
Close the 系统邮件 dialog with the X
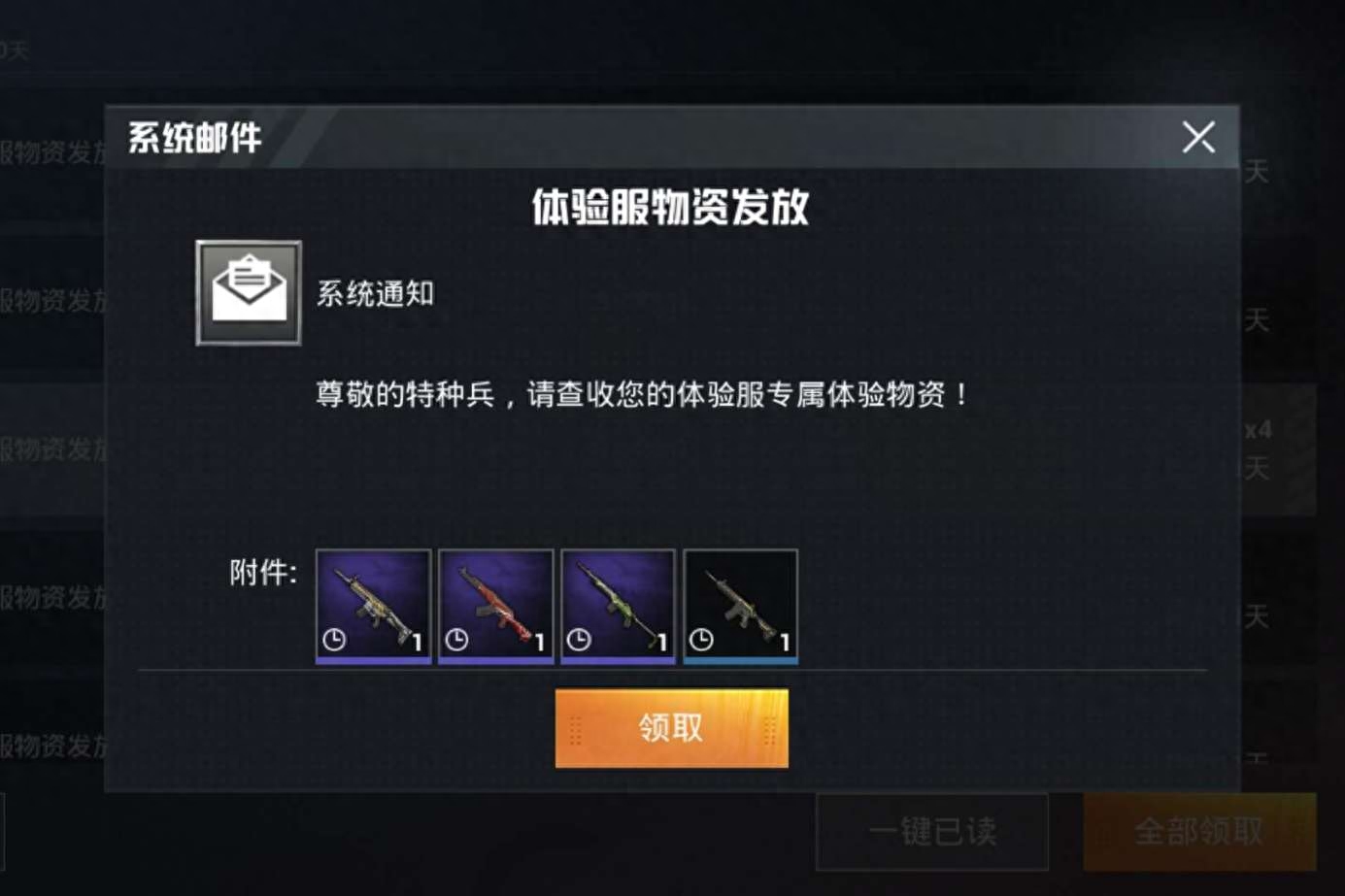point(1198,137)
